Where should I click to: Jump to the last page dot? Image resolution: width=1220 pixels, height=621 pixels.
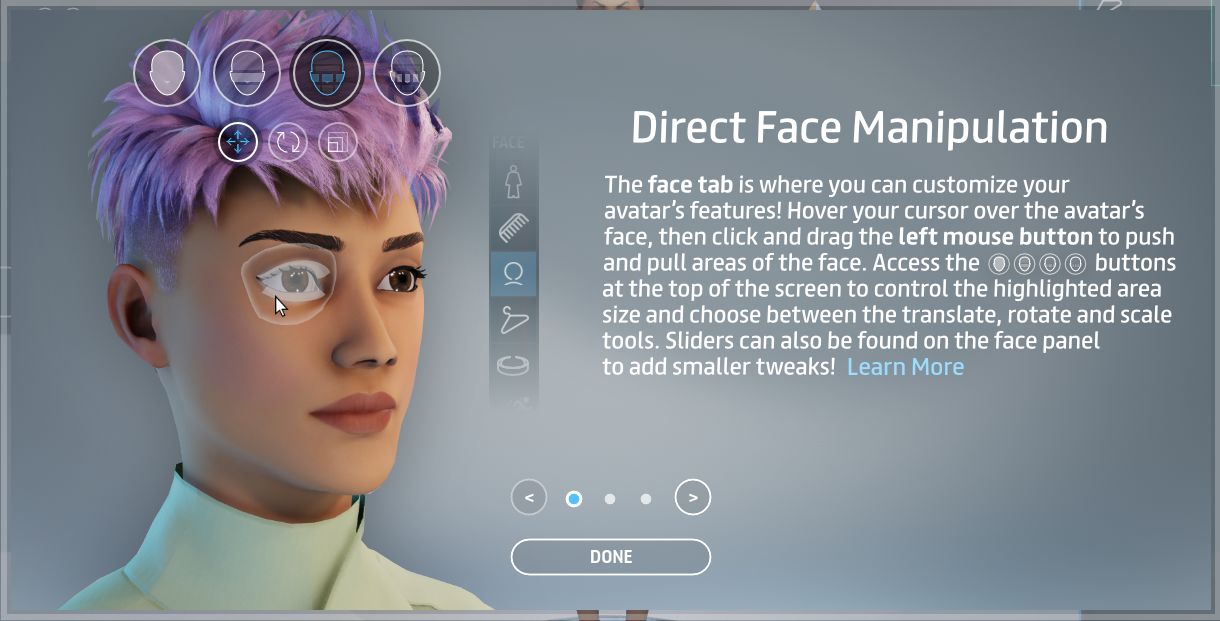(646, 498)
